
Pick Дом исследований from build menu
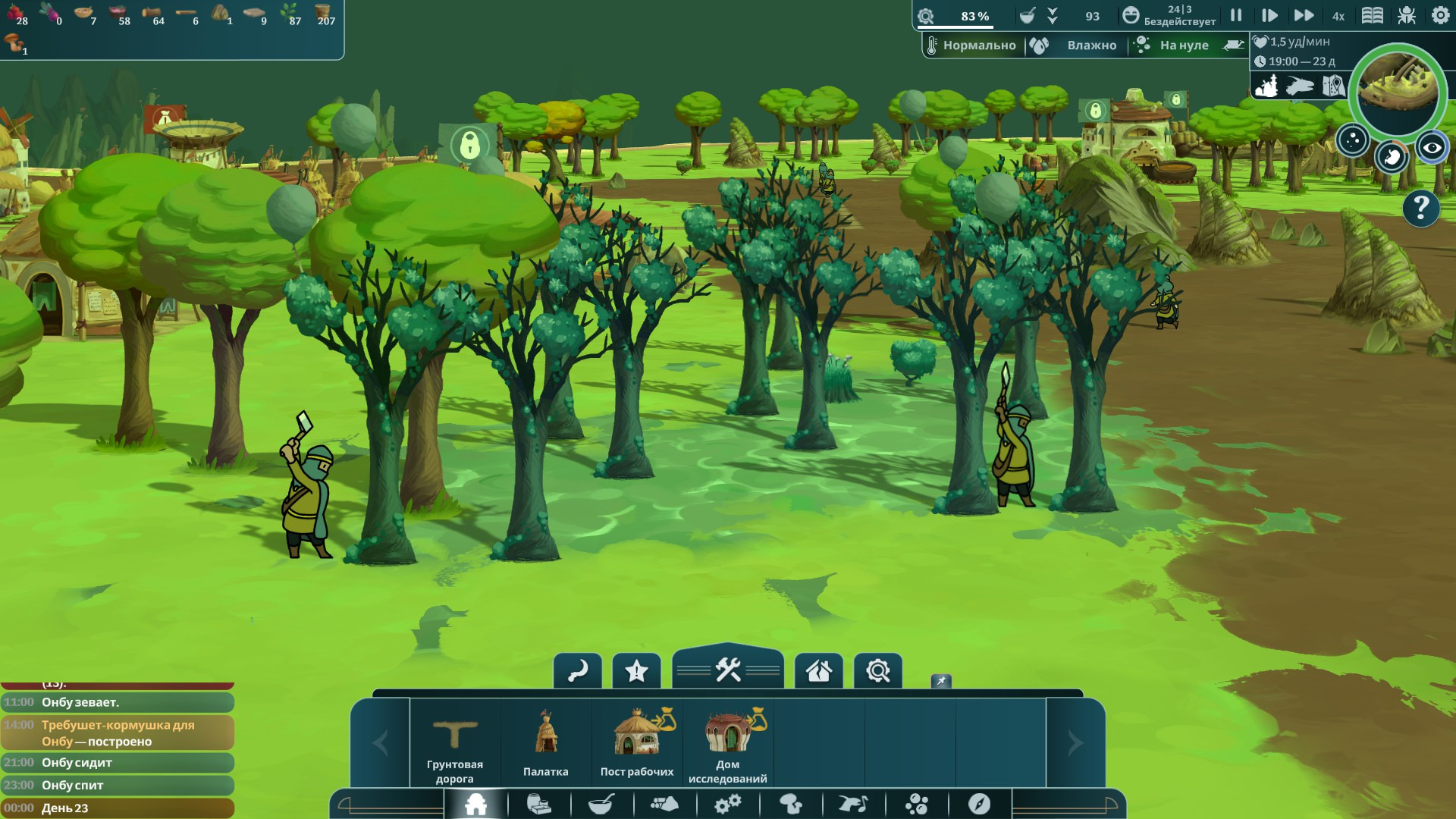(x=728, y=743)
